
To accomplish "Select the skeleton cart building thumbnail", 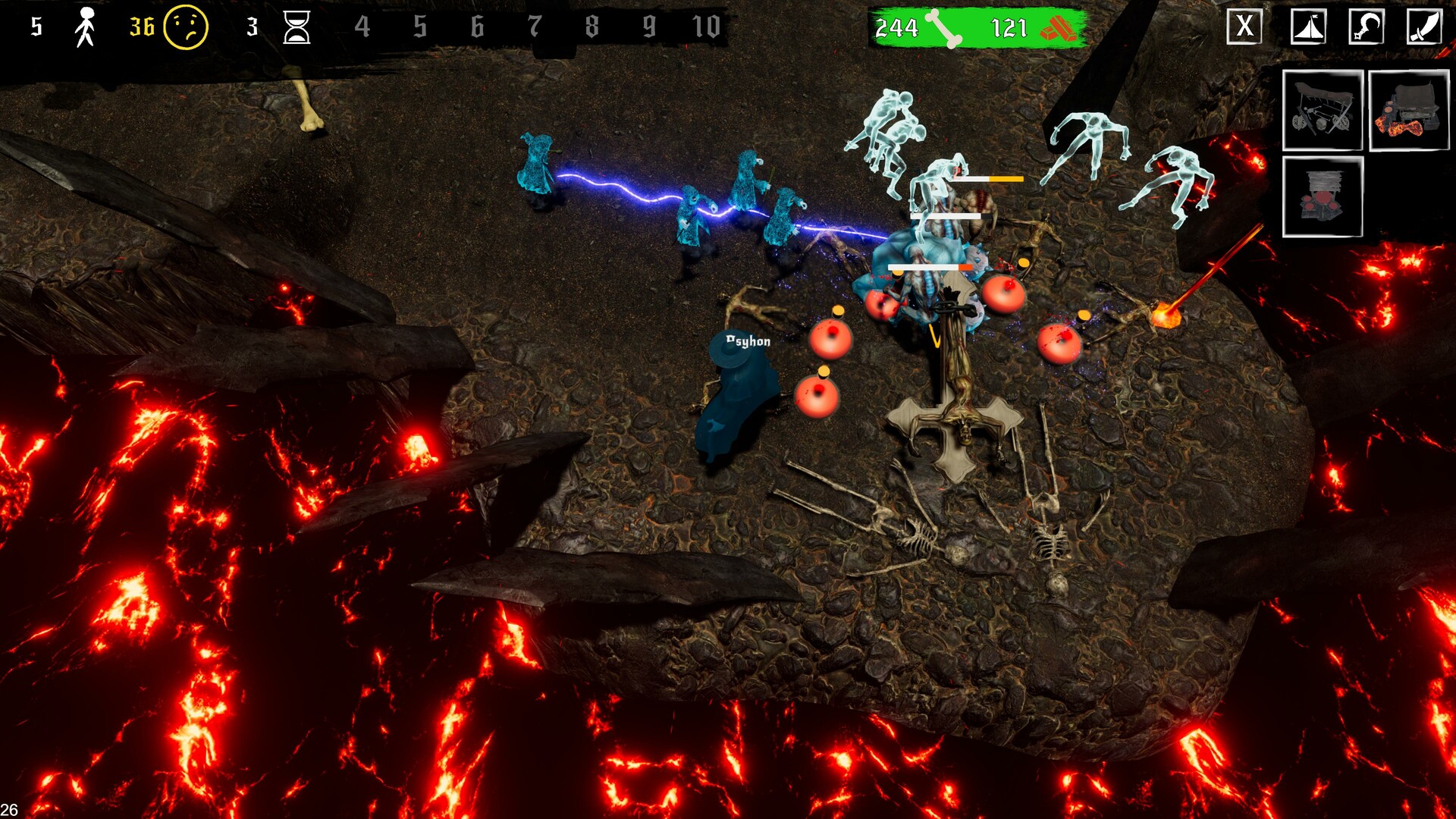I will pos(1322,110).
